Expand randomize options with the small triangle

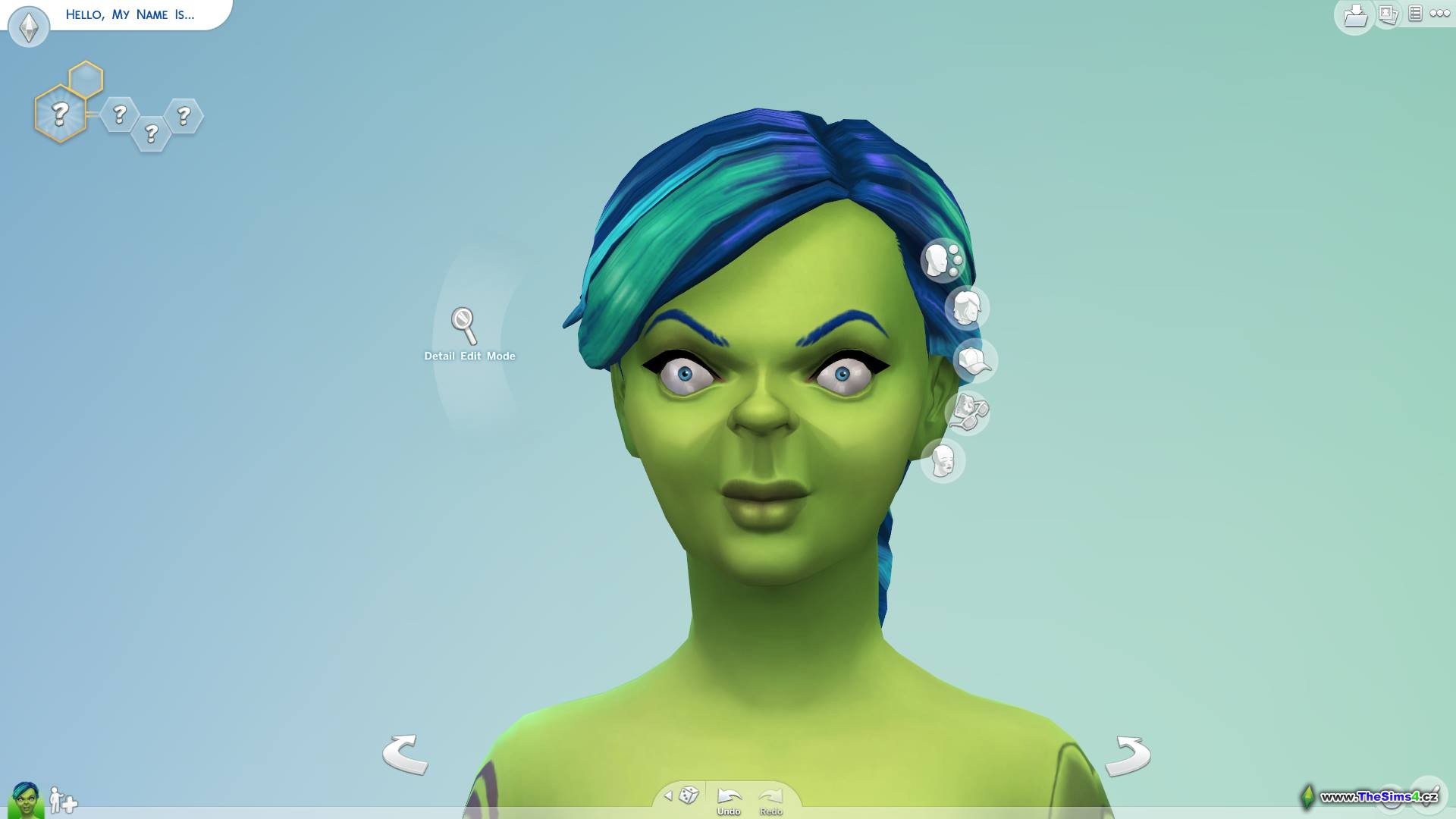click(x=668, y=795)
